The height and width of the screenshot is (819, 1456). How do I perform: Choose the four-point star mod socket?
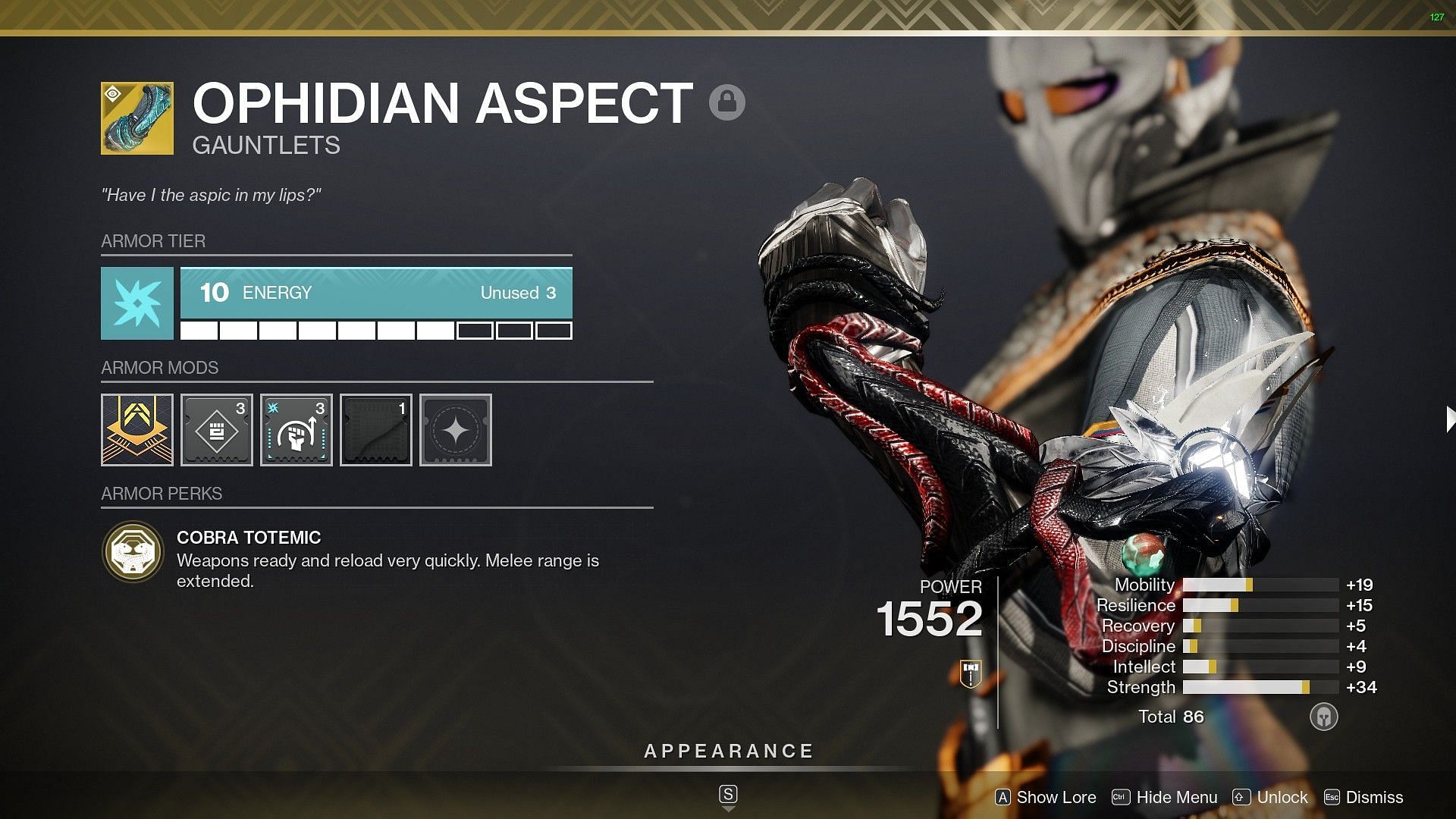pos(456,430)
